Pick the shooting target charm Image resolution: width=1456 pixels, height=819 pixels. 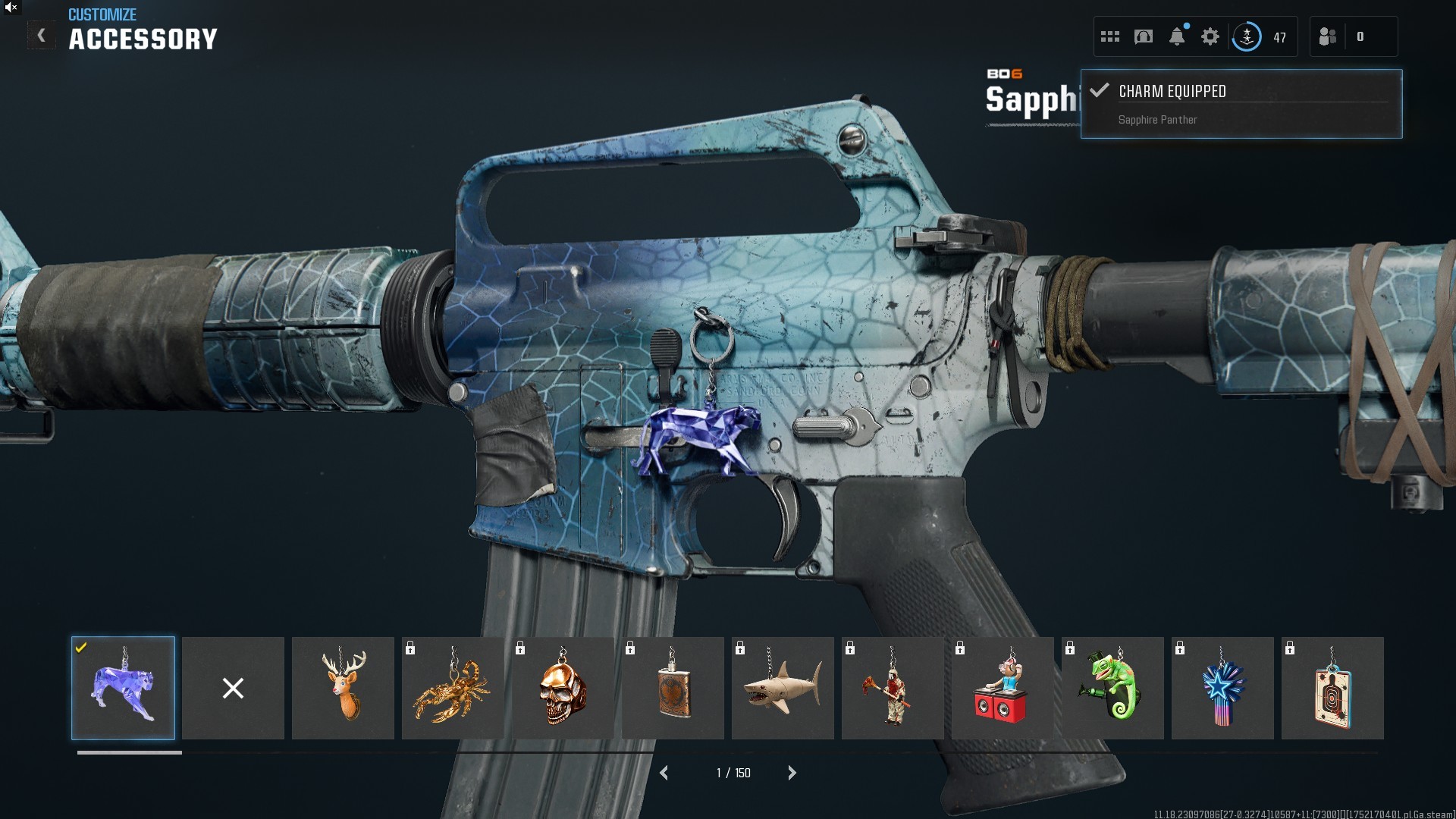tap(1332, 688)
